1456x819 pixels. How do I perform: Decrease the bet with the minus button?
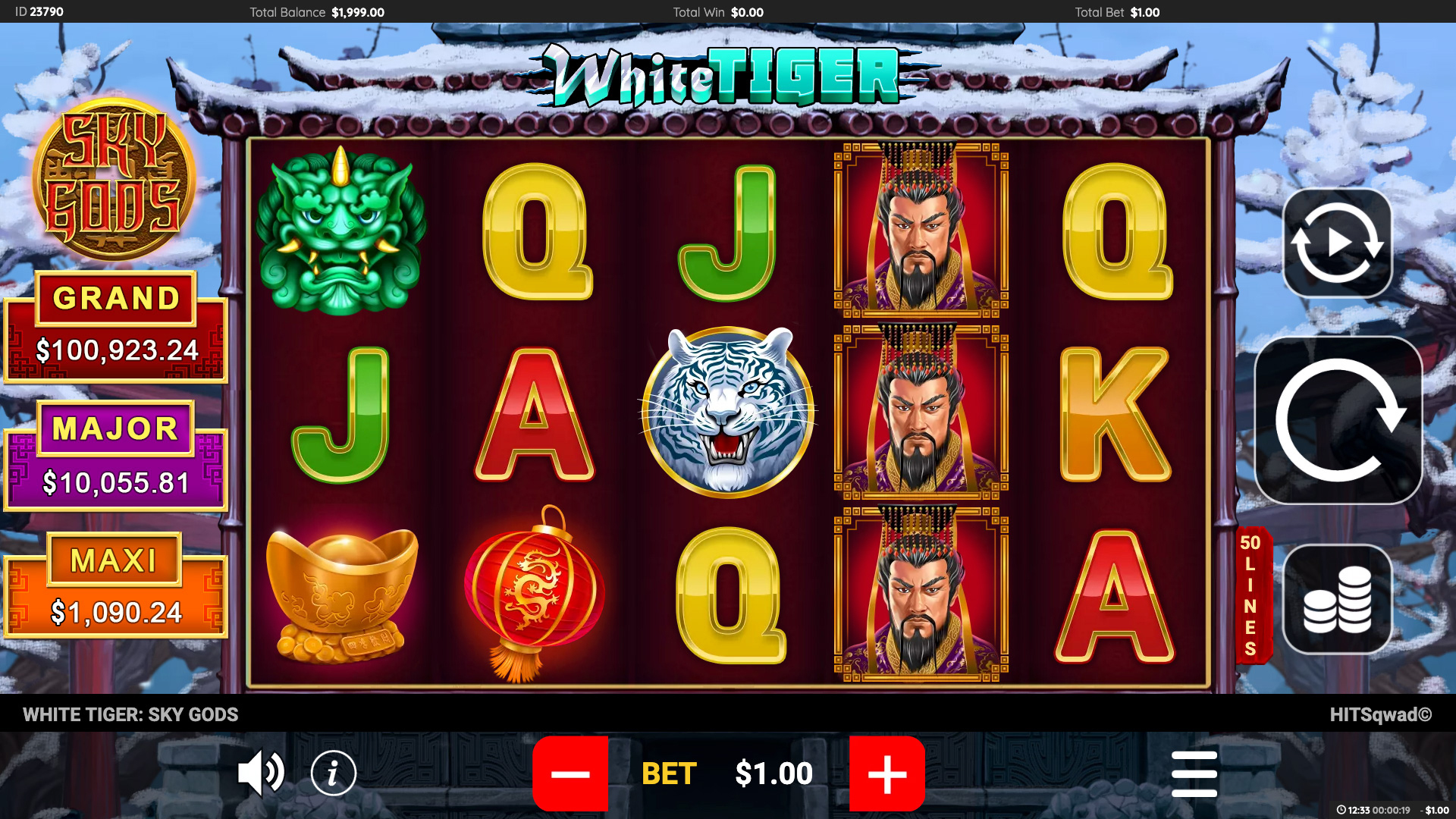(x=571, y=774)
